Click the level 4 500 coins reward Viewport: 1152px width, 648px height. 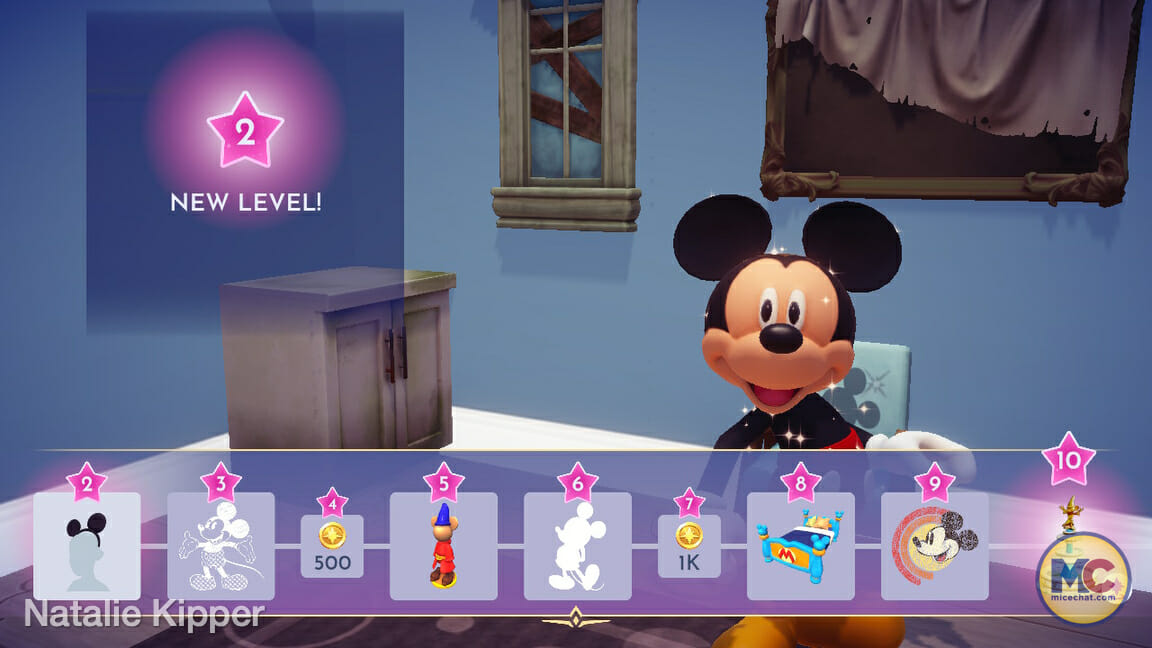pyautogui.click(x=332, y=546)
